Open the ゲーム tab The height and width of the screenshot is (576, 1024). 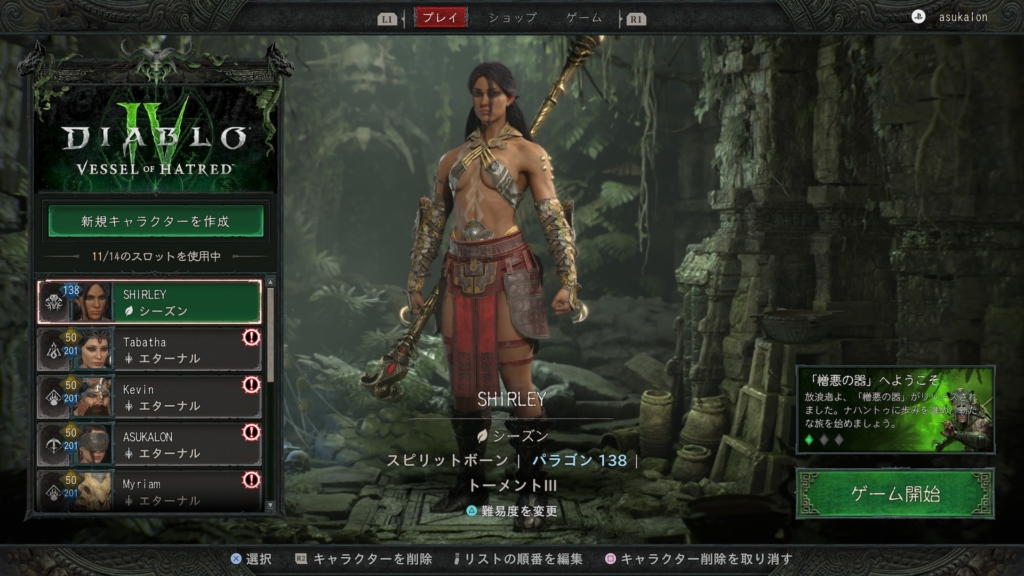[584, 18]
